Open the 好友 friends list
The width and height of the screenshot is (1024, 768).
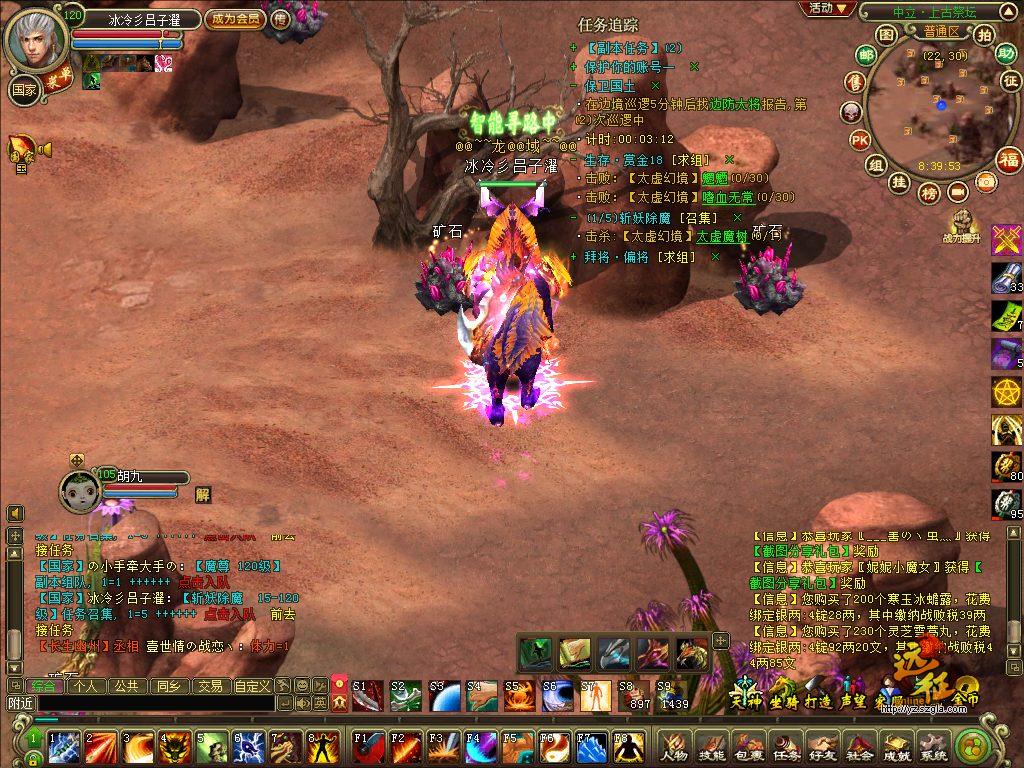point(823,746)
